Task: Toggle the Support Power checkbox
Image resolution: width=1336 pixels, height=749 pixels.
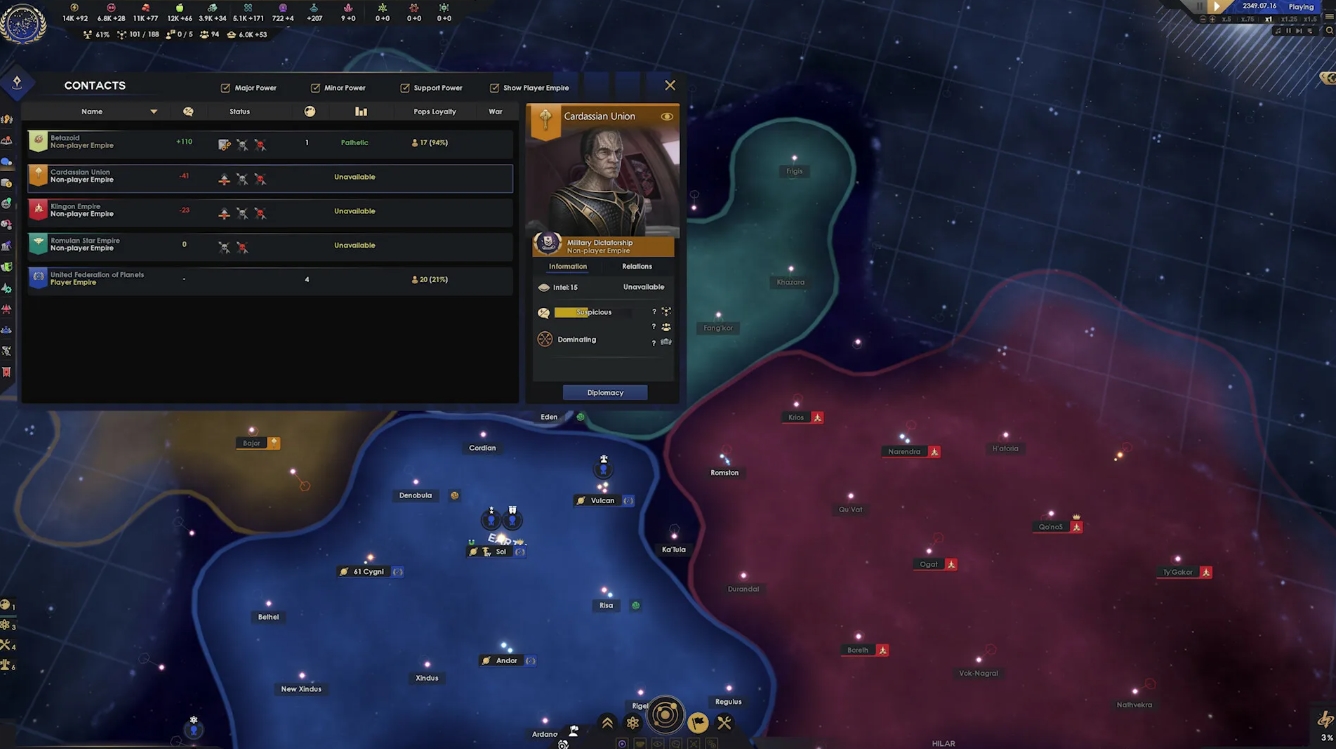Action: (405, 88)
